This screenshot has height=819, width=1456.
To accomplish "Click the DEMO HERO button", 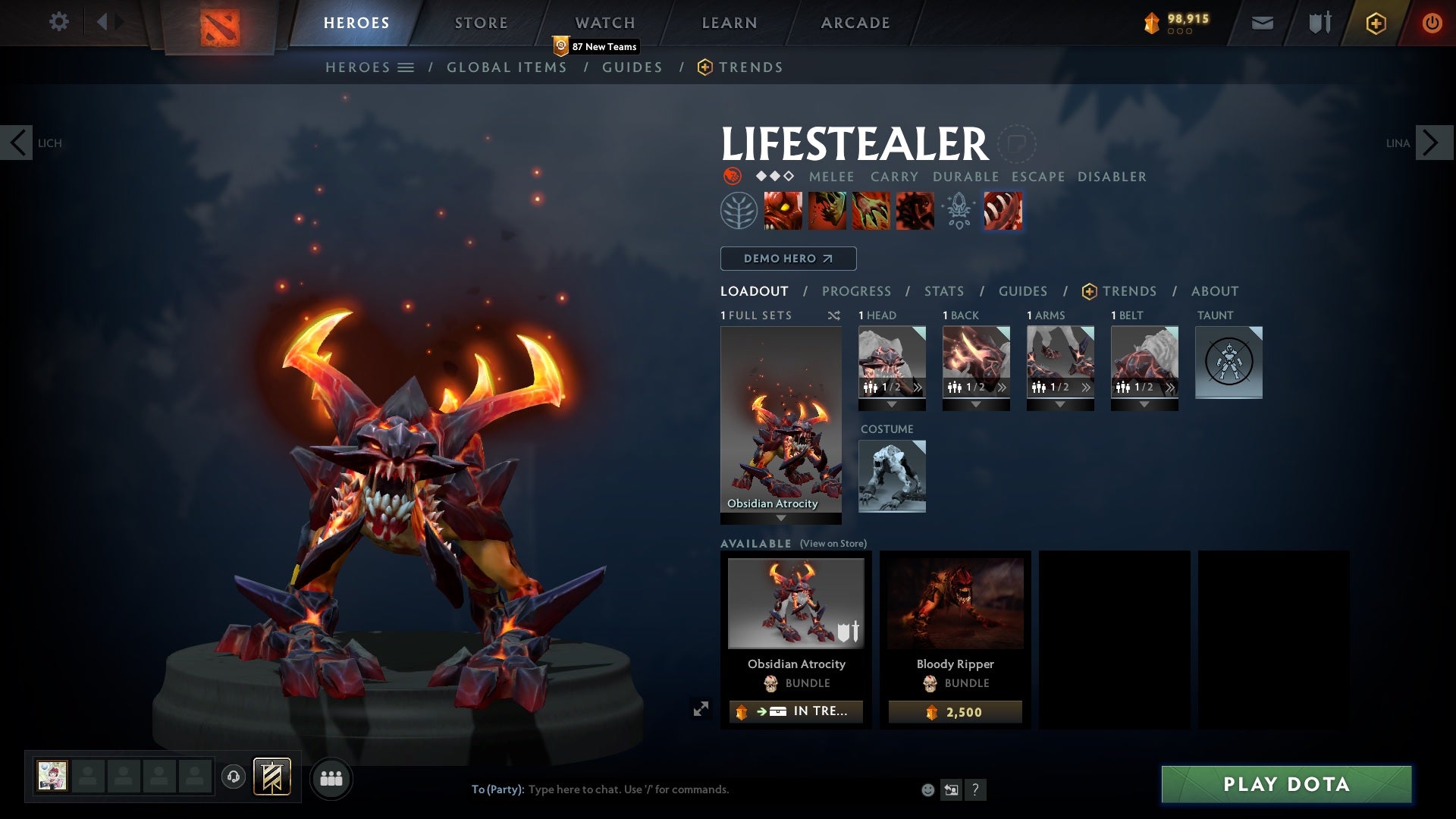I will 788,259.
